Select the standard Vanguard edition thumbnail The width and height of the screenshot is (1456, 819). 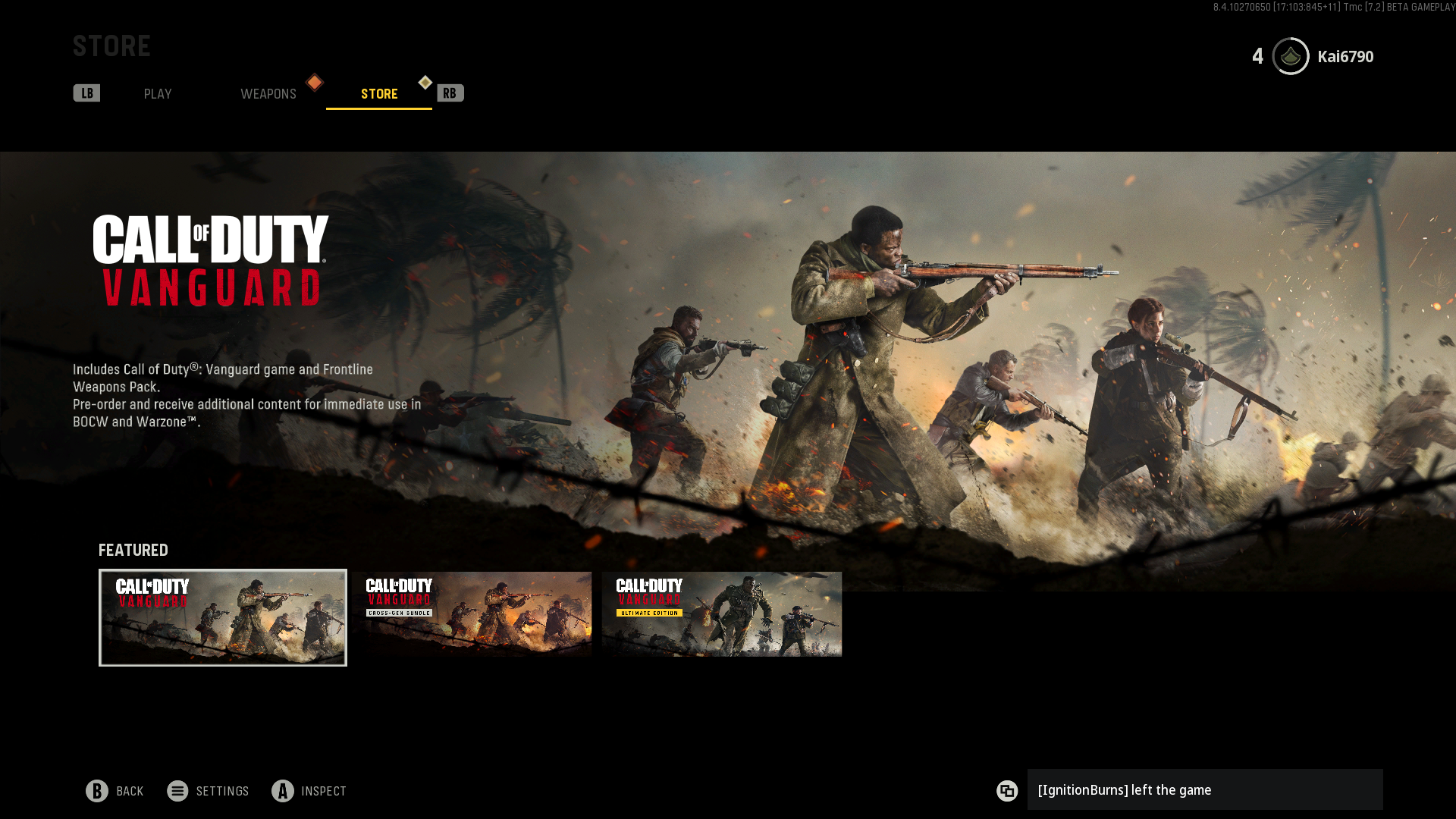(x=223, y=617)
